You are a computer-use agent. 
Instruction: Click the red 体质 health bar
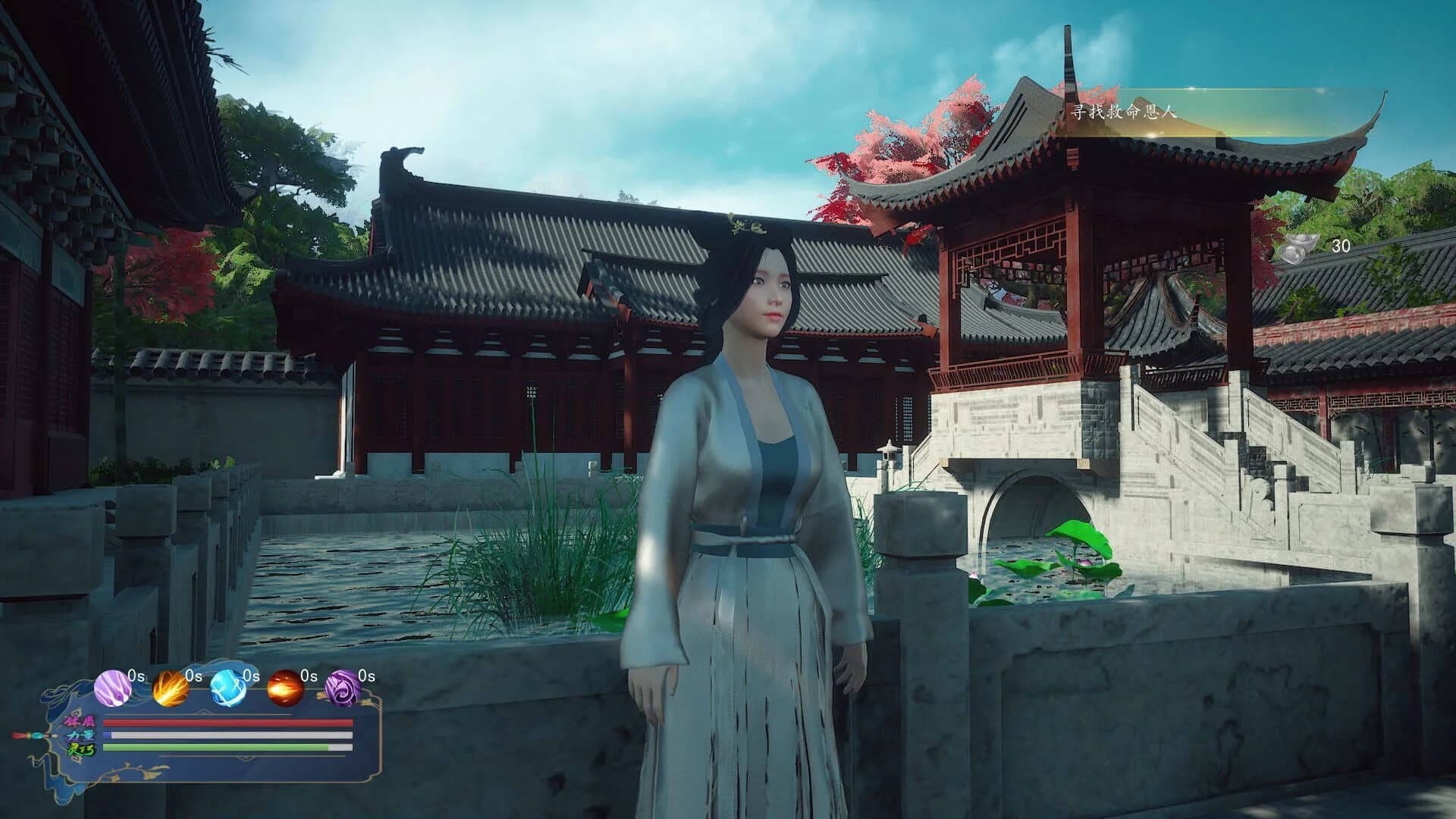click(x=227, y=723)
